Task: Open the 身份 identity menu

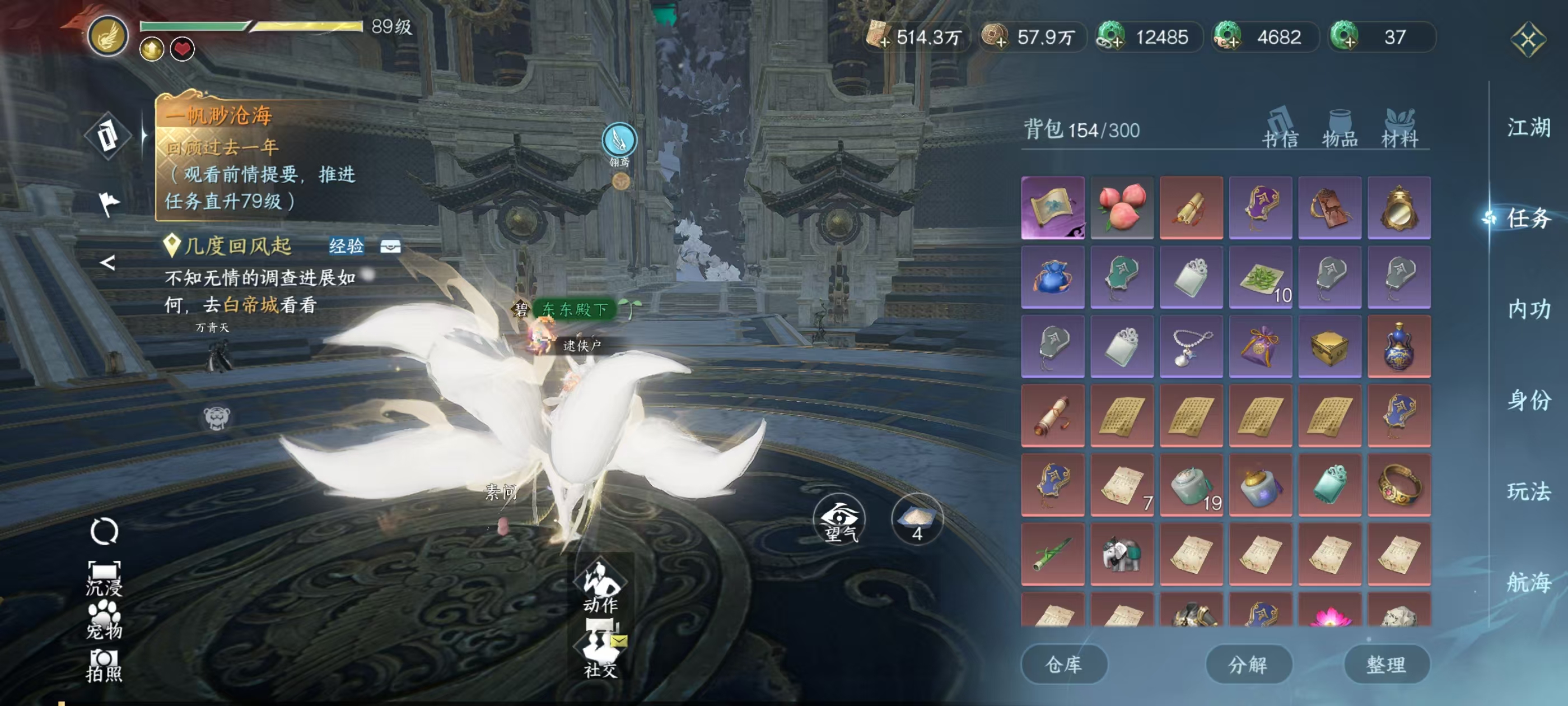Action: (1528, 400)
